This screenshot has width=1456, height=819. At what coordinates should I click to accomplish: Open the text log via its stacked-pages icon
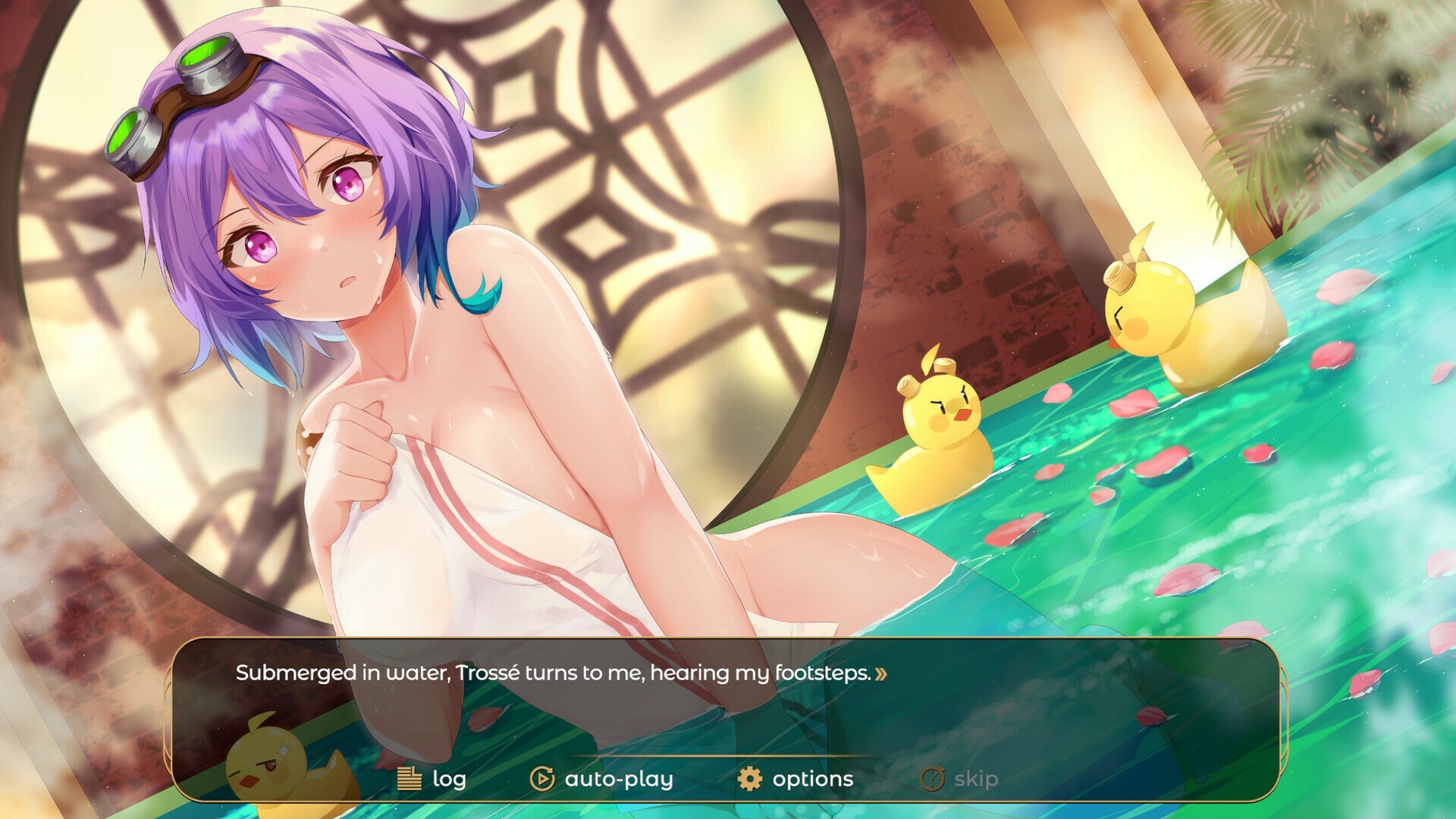(409, 778)
